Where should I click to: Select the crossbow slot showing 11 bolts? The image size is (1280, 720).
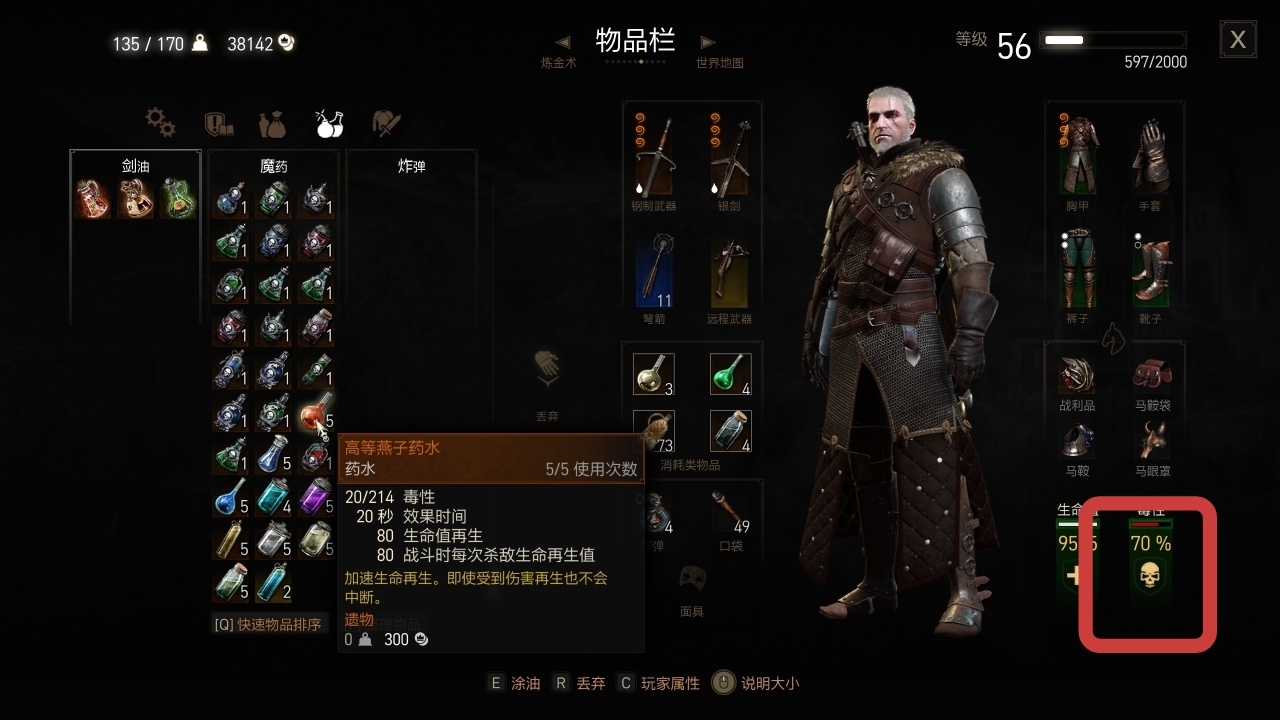tap(655, 277)
